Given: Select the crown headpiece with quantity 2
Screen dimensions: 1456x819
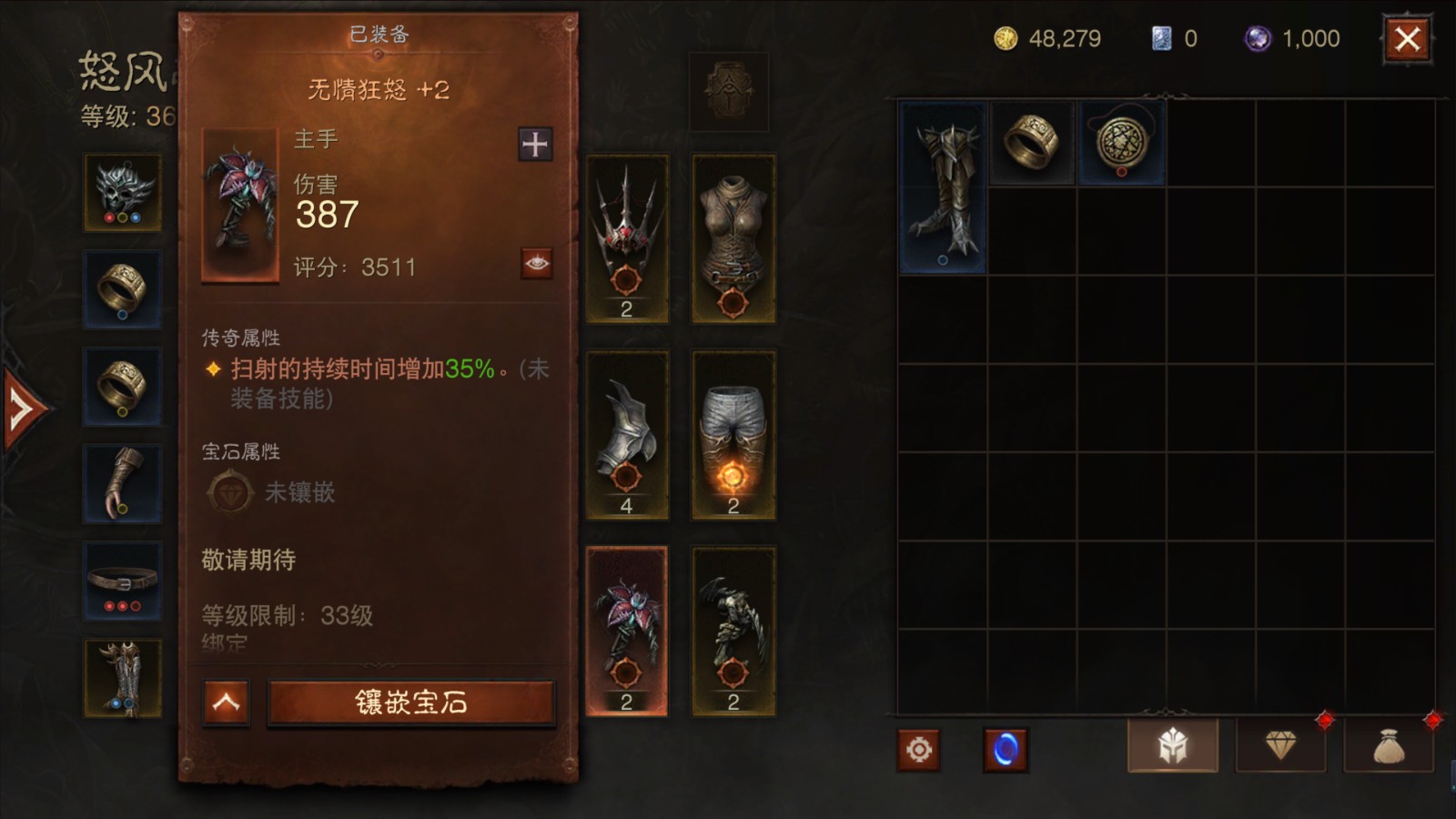Looking at the screenshot, I should tap(629, 241).
